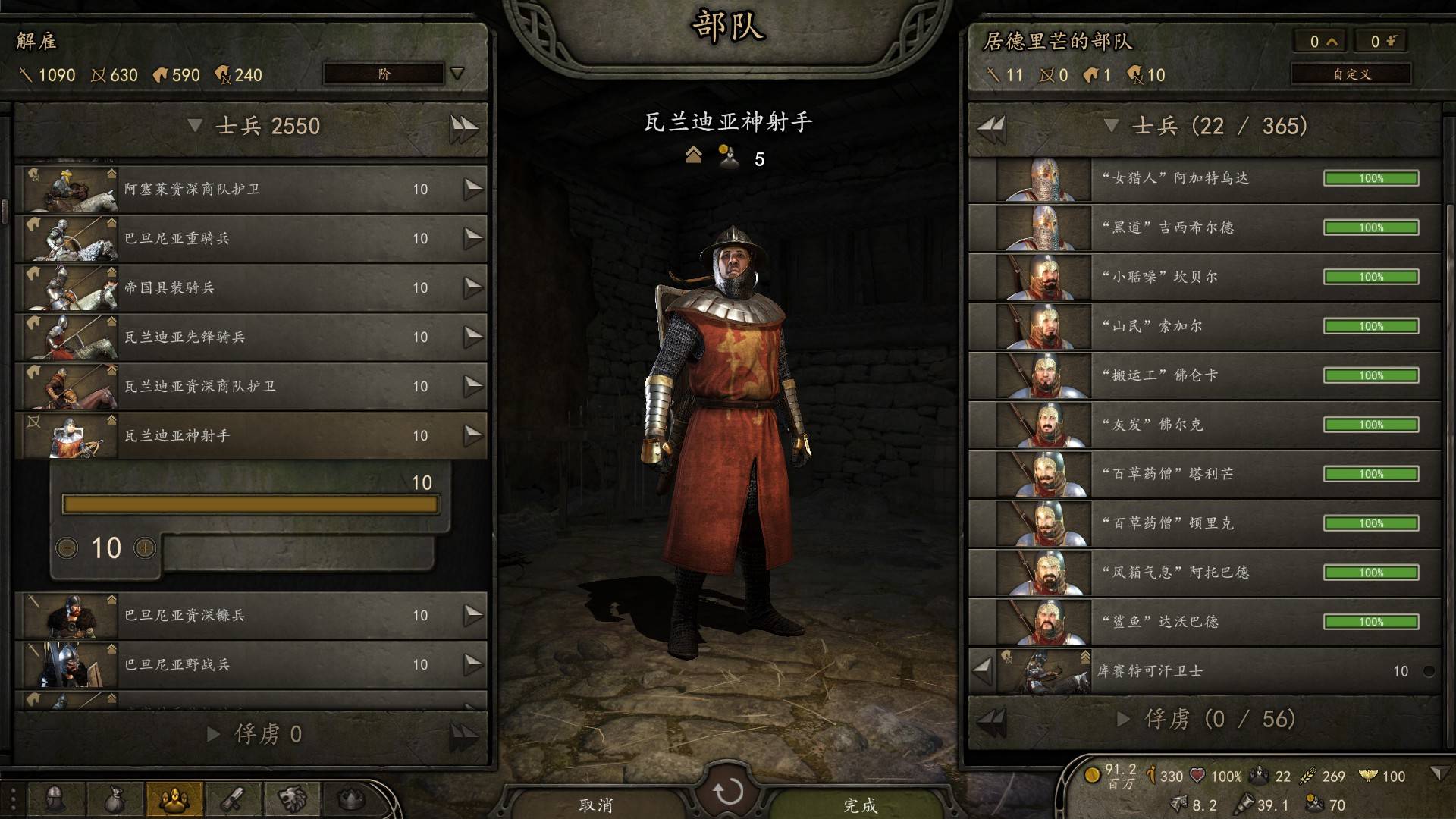Click the 完成 (Done) button
The width and height of the screenshot is (1456, 819).
tap(860, 805)
